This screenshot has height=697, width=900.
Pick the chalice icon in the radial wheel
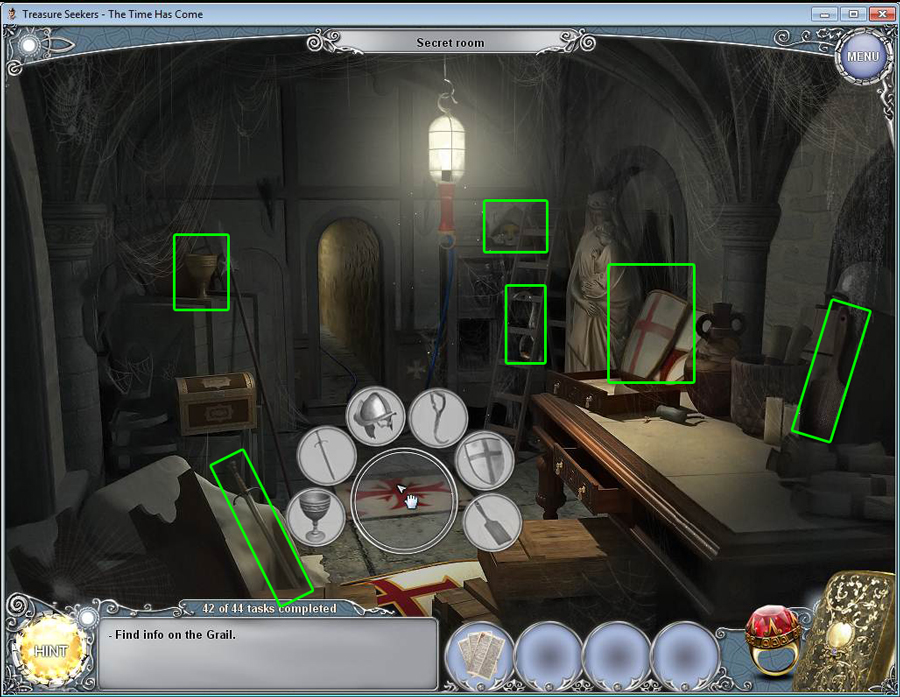click(x=316, y=516)
